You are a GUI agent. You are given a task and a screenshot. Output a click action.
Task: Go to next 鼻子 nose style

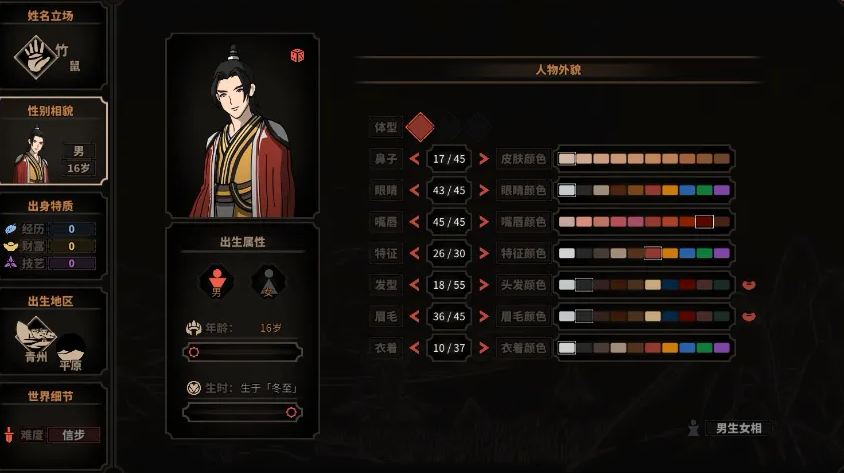click(484, 159)
